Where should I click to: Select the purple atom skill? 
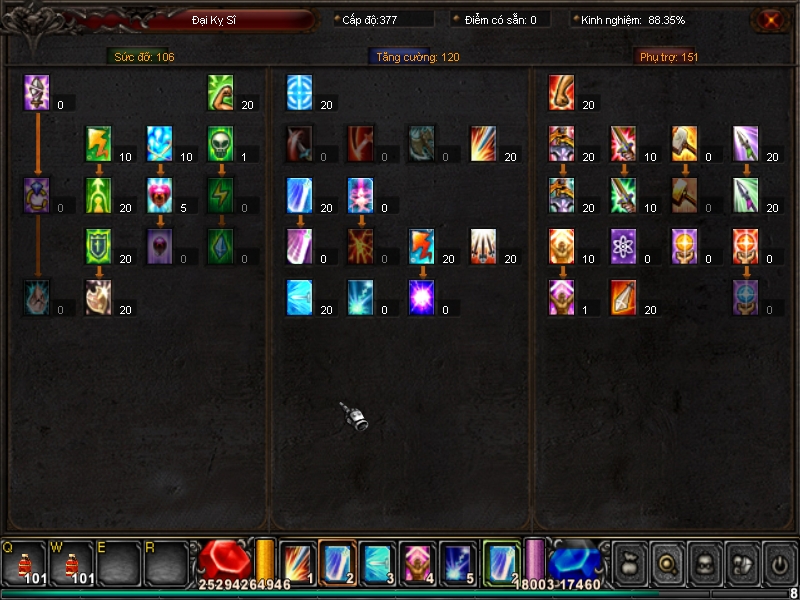coord(623,245)
